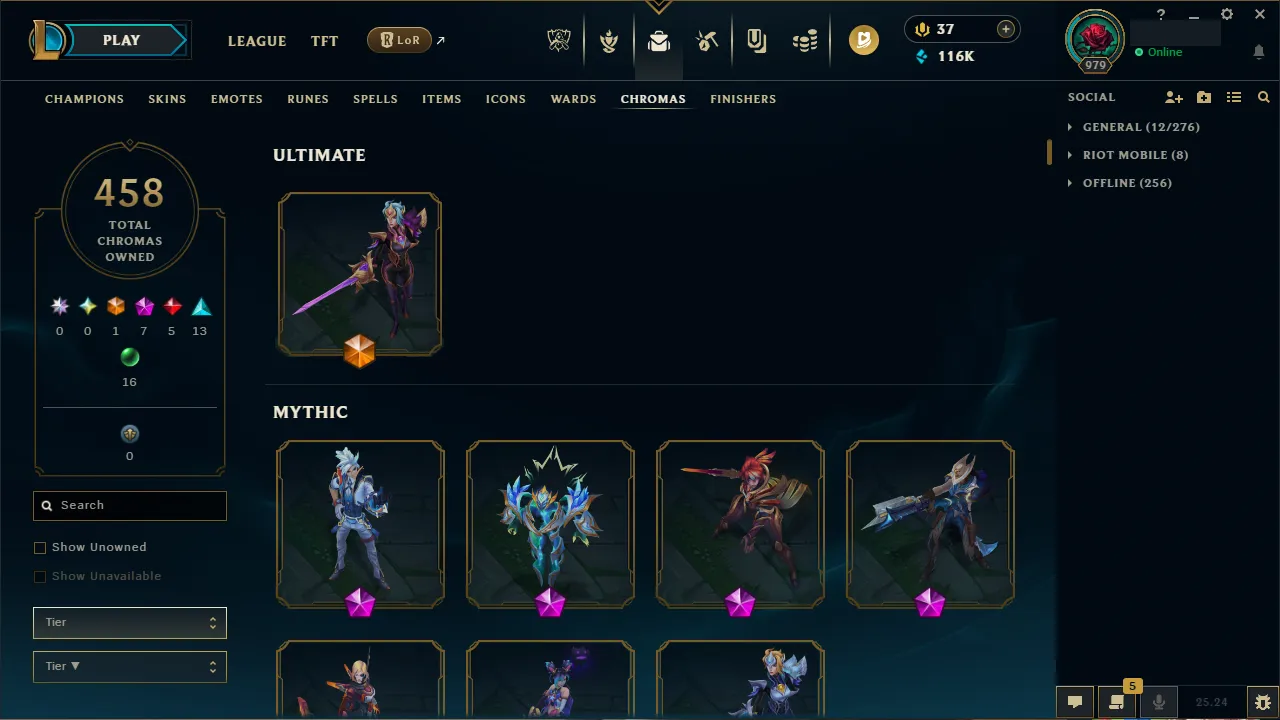1280x720 pixels.
Task: Open the Tier sort dropdown
Action: click(x=129, y=666)
